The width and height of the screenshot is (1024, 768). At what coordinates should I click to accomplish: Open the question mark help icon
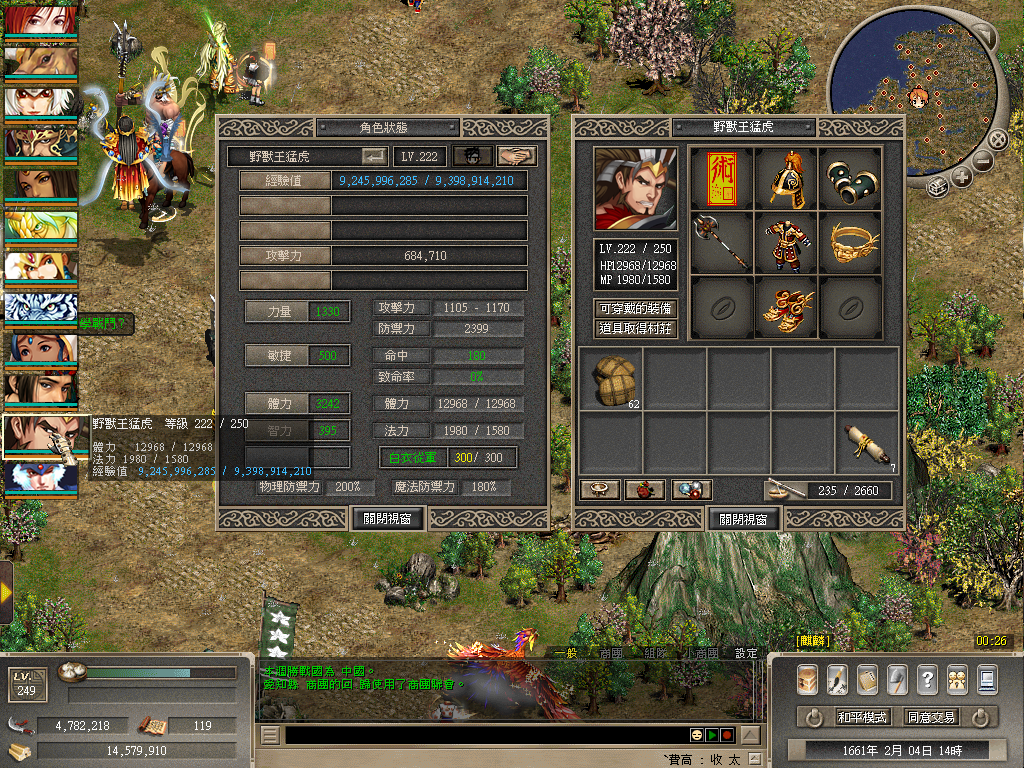927,679
